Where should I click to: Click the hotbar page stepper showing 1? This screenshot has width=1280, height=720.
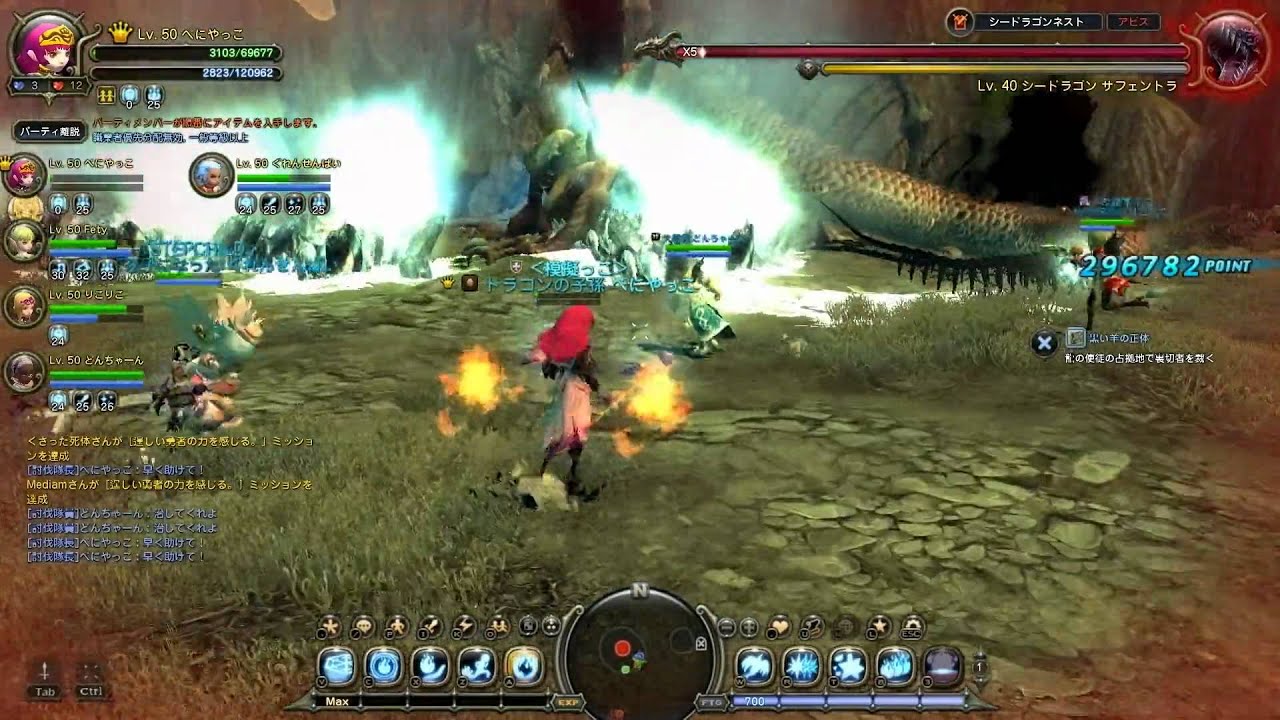pyautogui.click(x=979, y=666)
